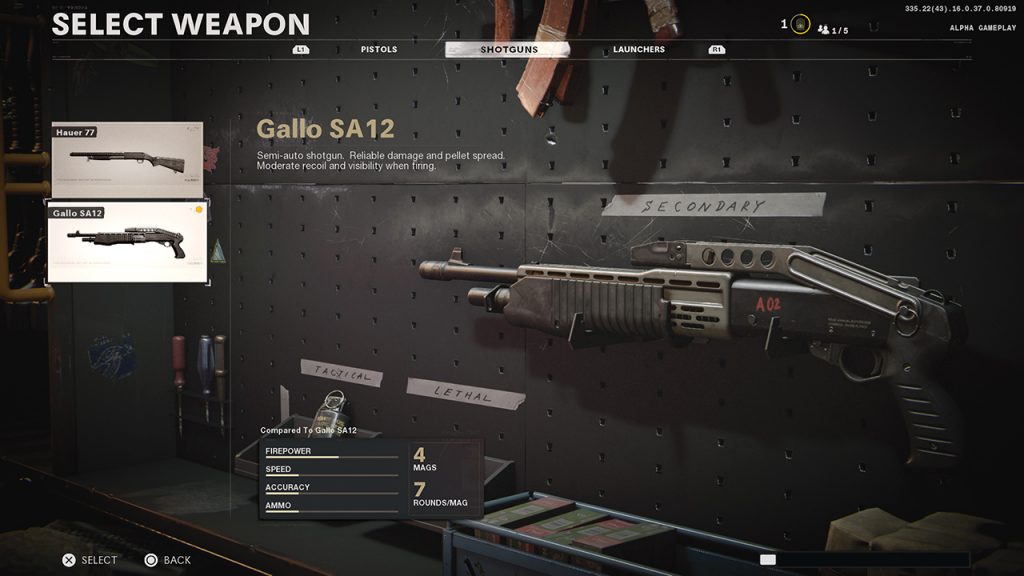
Task: Switch to the Launchers tab
Action: (639, 49)
